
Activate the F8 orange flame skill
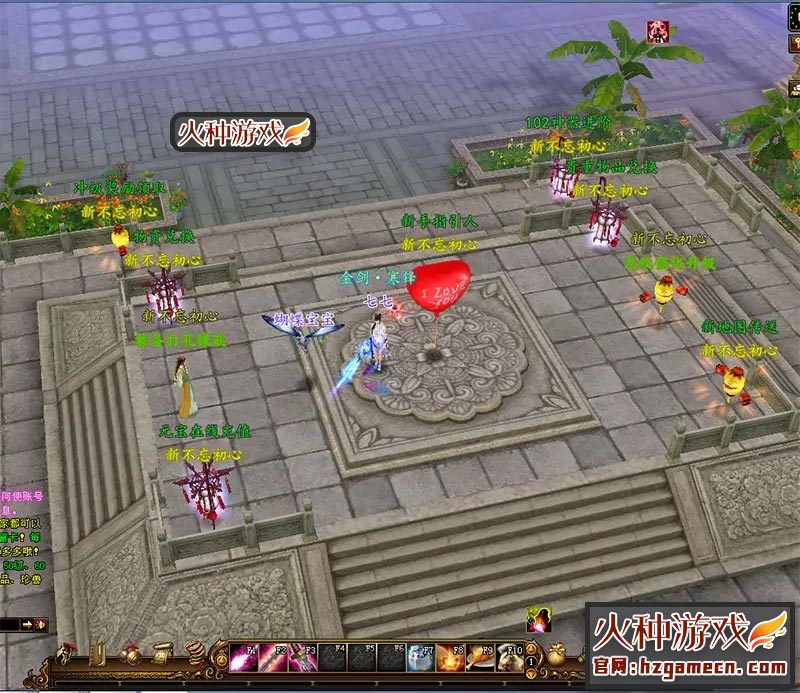450,659
